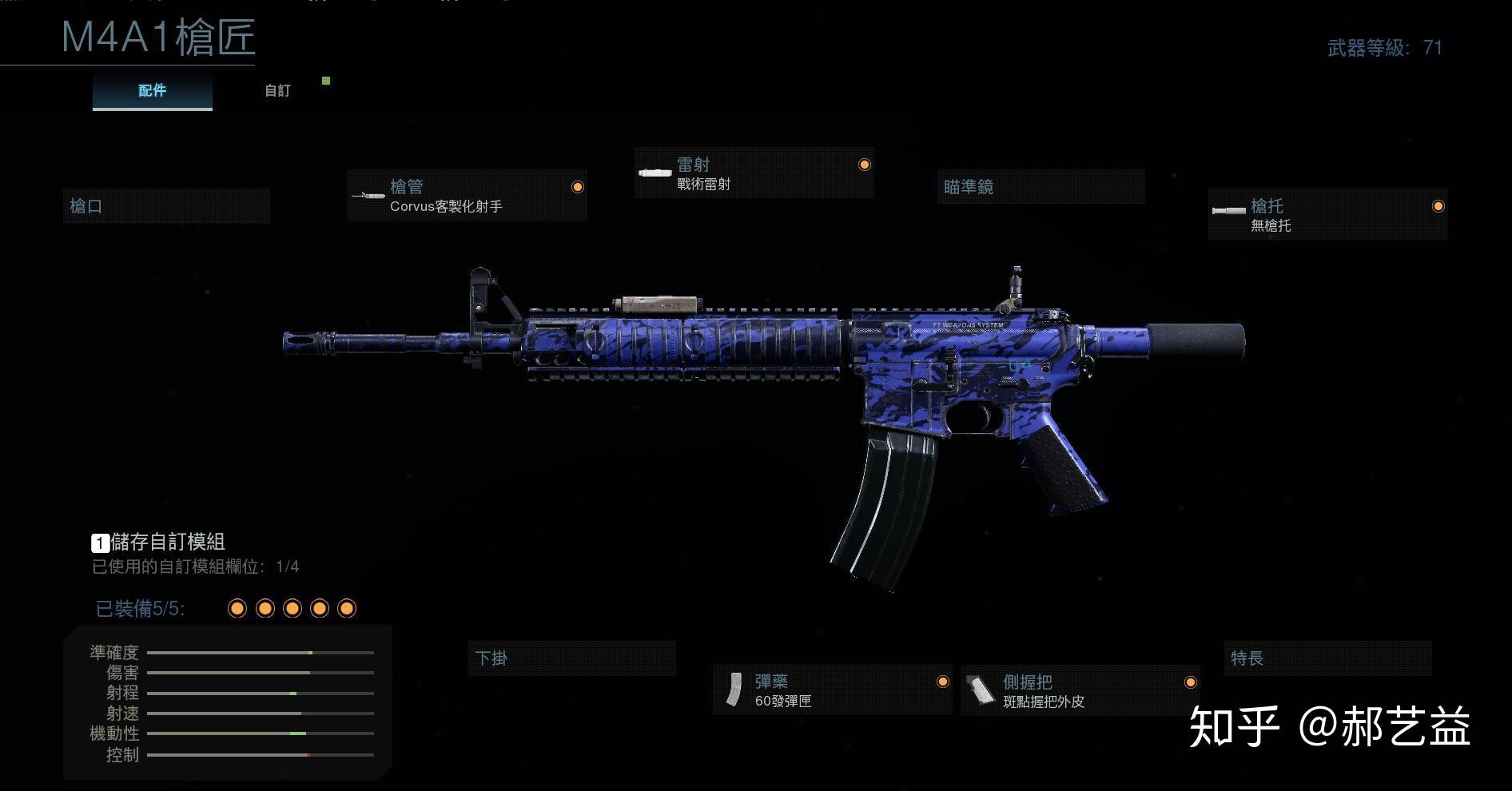
Task: Select the magazine icon in the 彈藥 slot
Action: tap(736, 690)
